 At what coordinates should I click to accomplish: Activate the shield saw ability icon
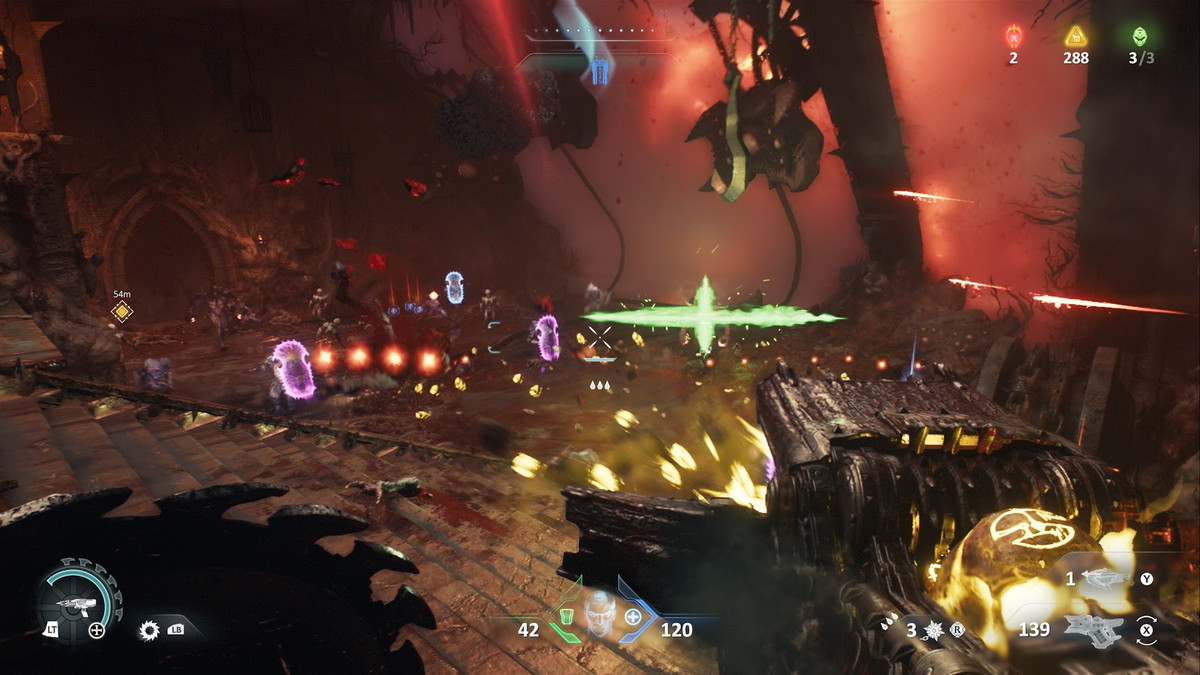151,630
